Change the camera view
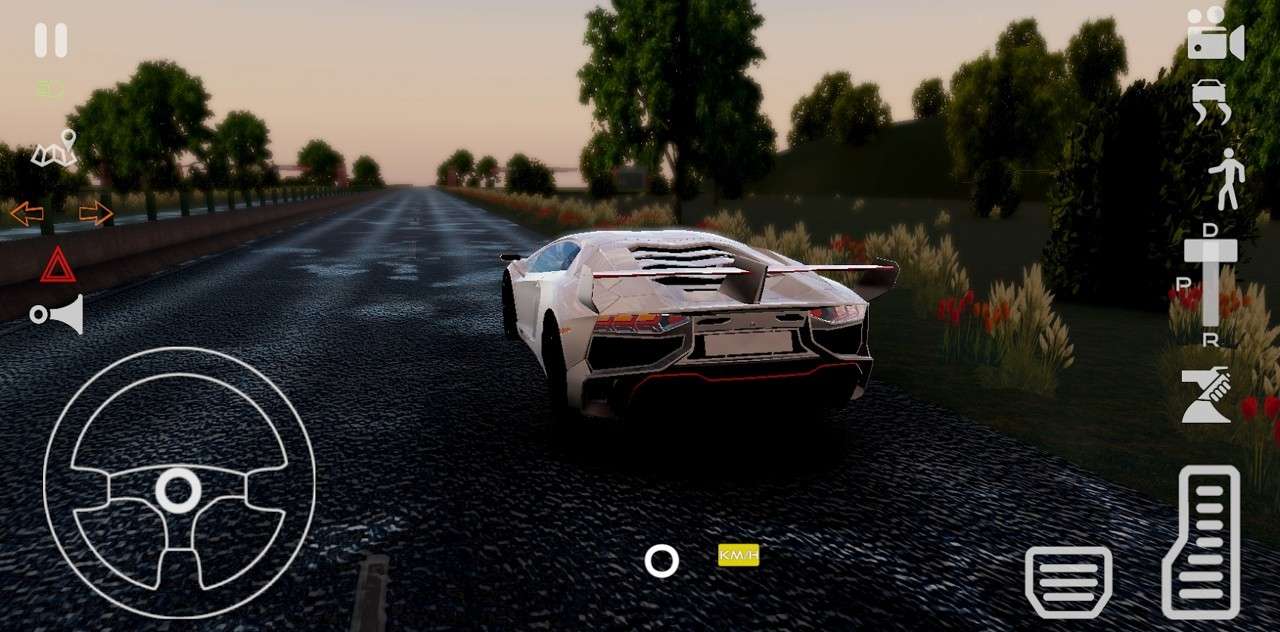This screenshot has height=632, width=1280. coord(1215,34)
